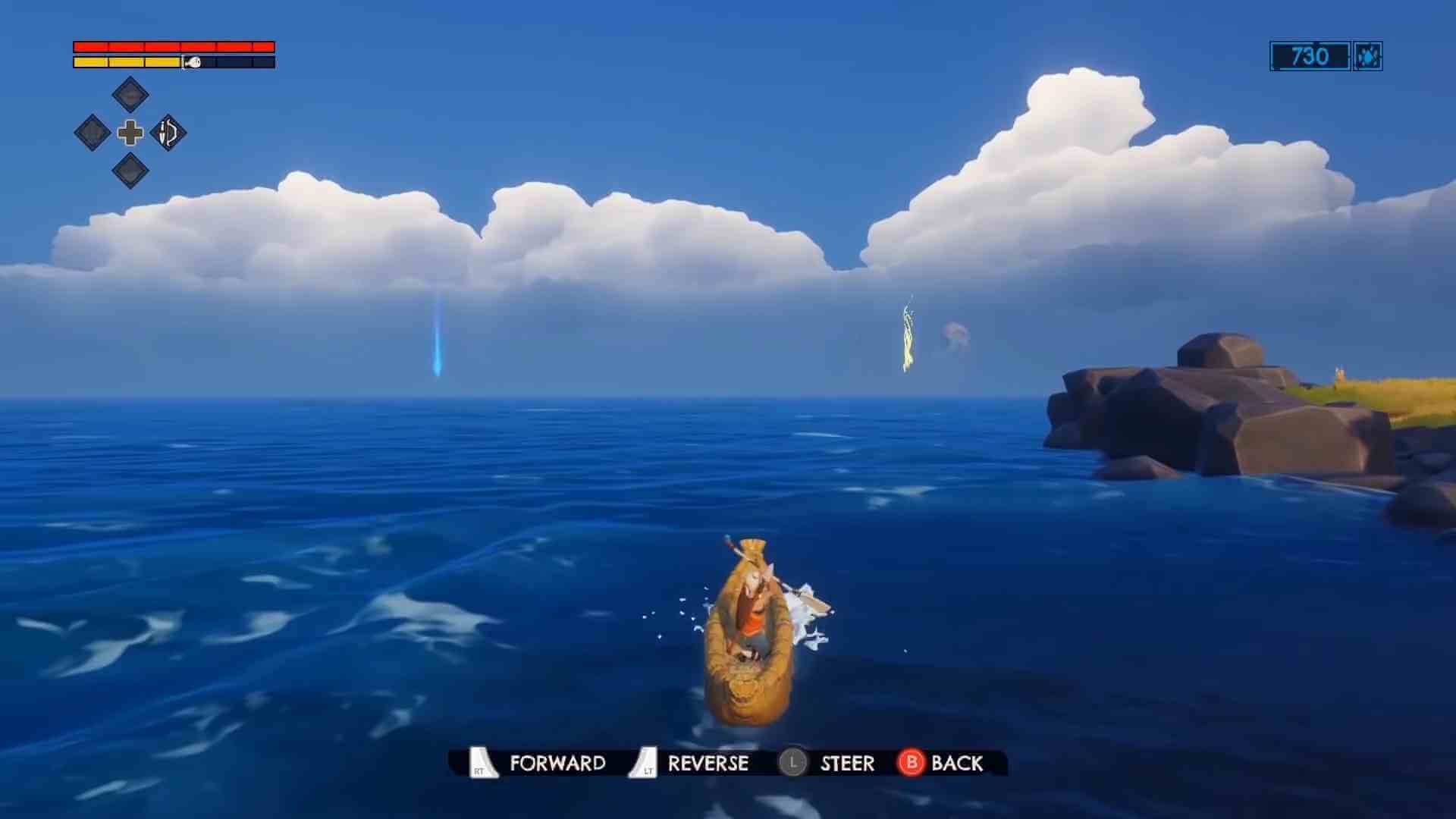This screenshot has width=1456, height=819.
Task: Click the empty left quick-slot diamond
Action: (91, 133)
